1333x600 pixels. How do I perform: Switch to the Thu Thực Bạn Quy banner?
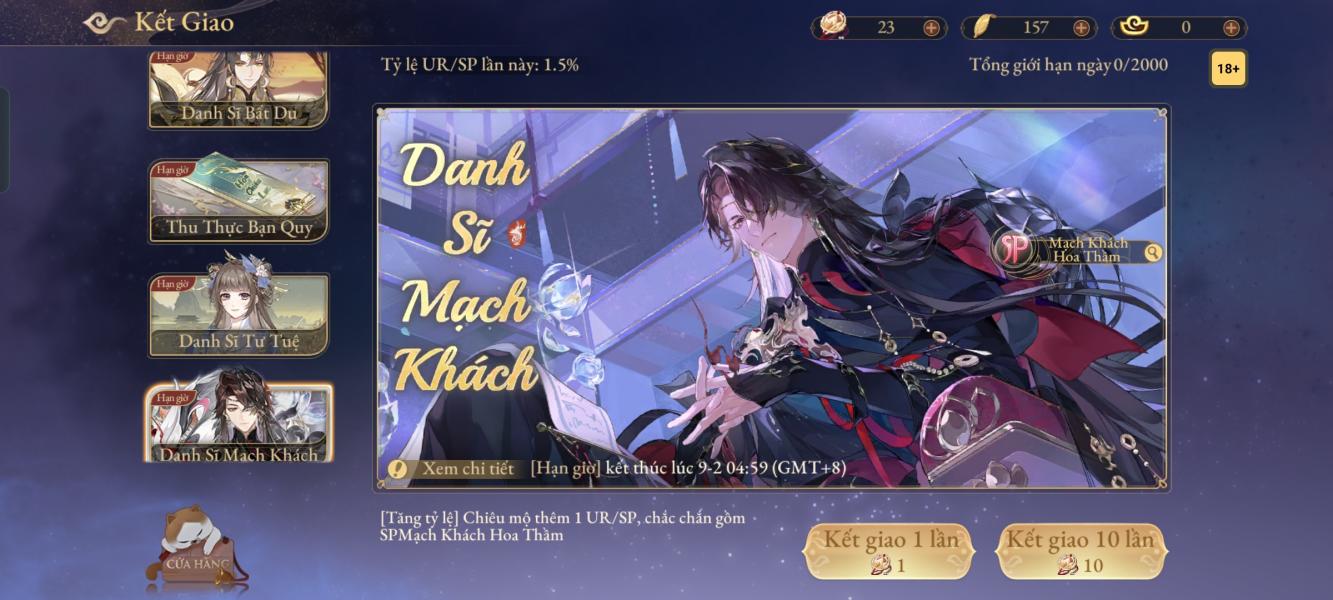pos(238,200)
